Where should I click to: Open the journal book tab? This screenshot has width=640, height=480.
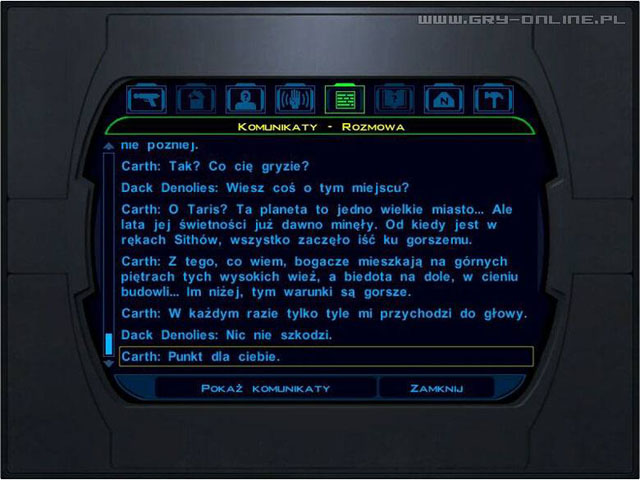[393, 98]
